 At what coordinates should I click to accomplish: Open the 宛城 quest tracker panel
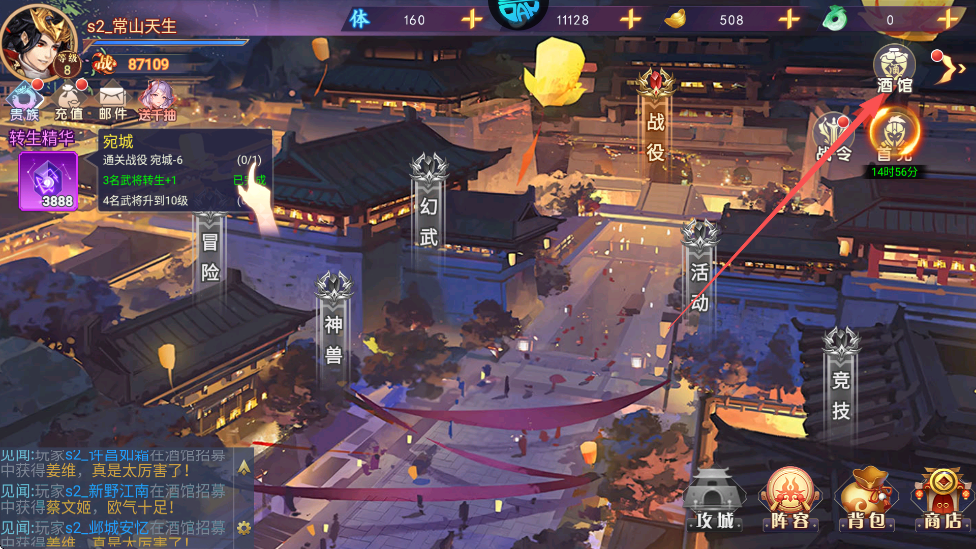point(185,170)
